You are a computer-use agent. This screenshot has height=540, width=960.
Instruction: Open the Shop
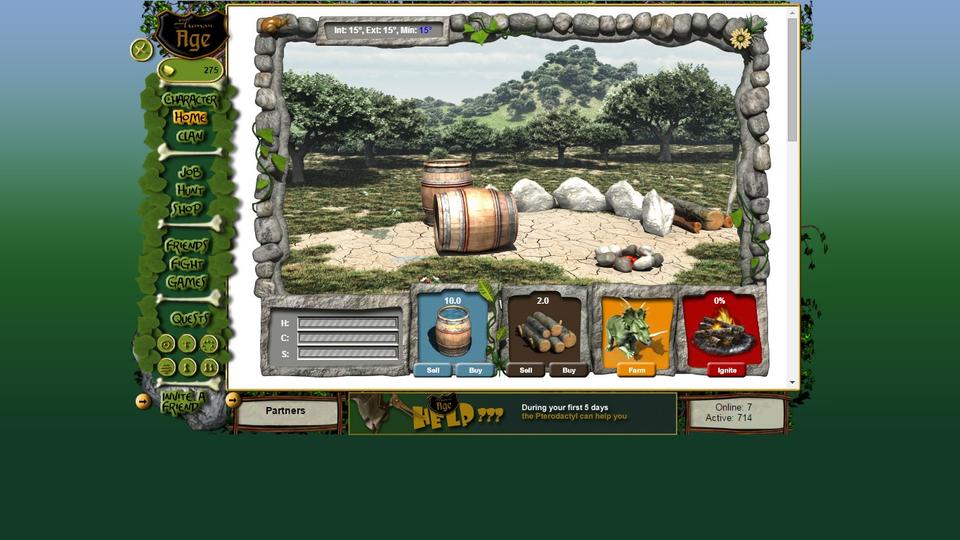click(187, 209)
